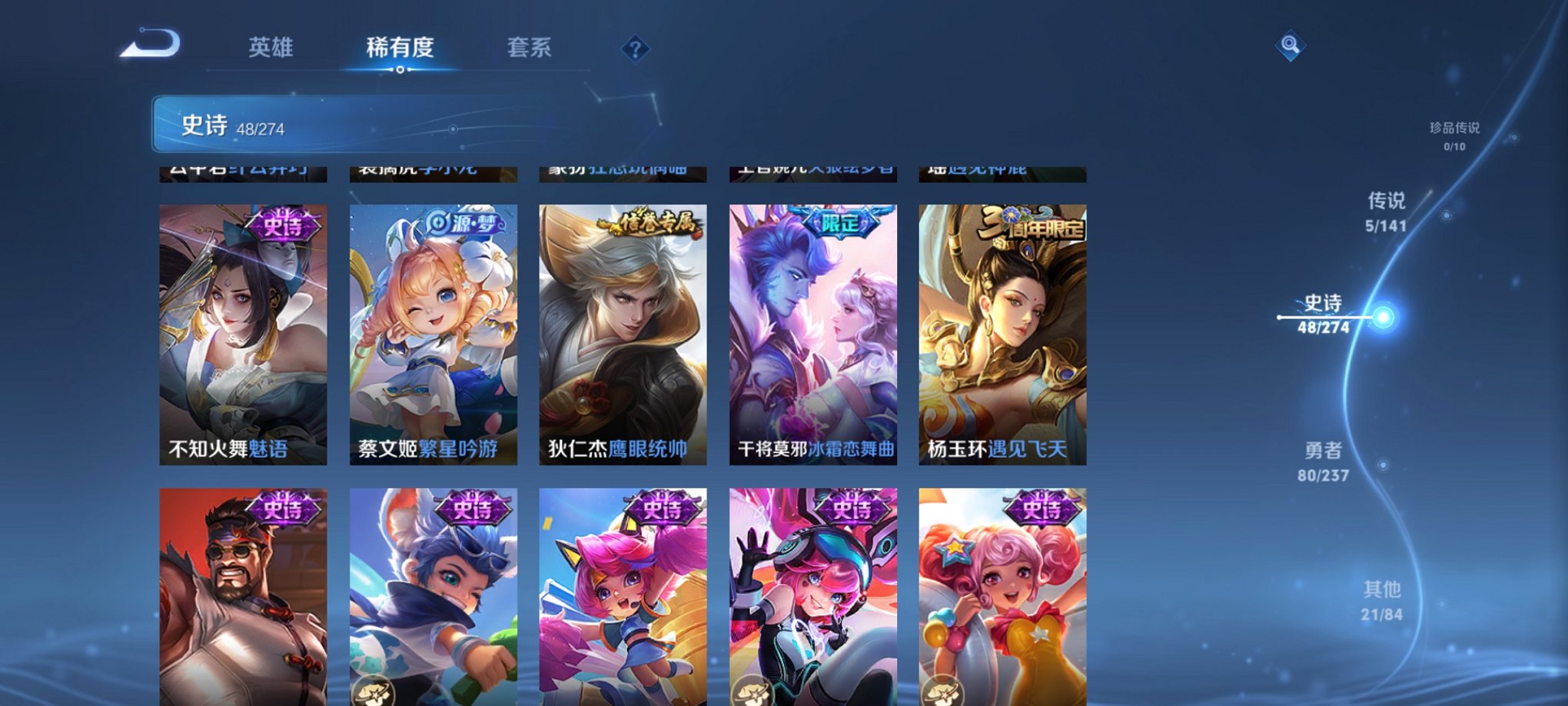Click the 情侣专属 badge on 狄仁杰 card
The height and width of the screenshot is (706, 1568).
[x=650, y=221]
